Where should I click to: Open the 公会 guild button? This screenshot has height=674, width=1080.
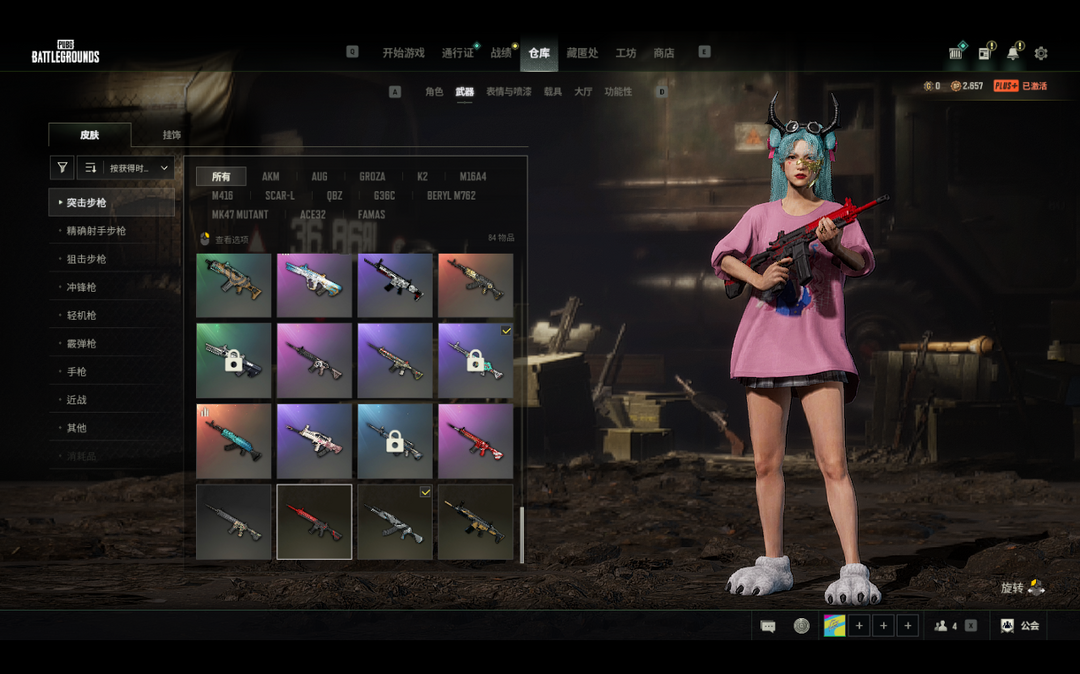pos(1020,626)
